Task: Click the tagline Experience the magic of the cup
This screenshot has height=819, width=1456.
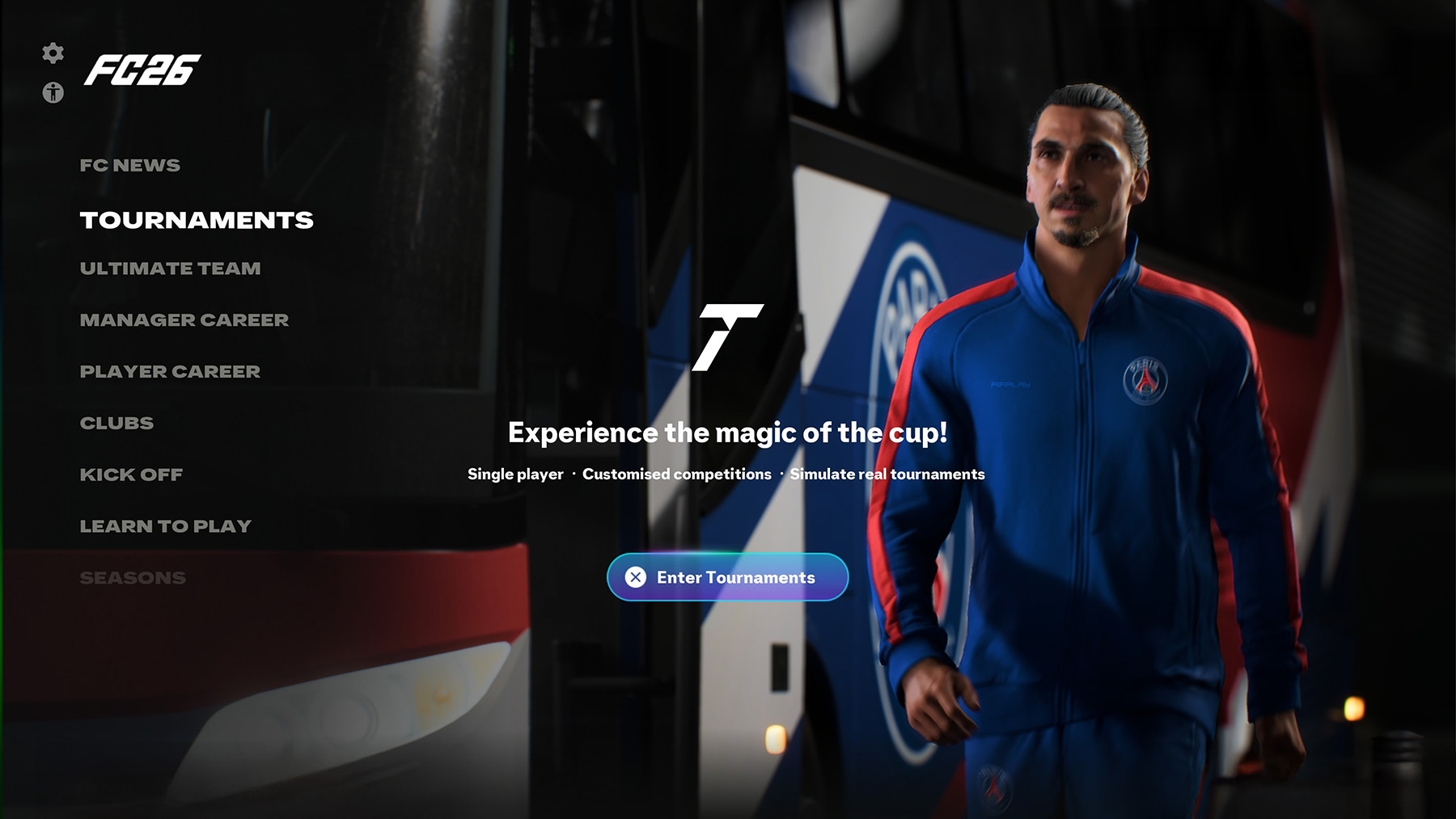Action: [x=726, y=433]
